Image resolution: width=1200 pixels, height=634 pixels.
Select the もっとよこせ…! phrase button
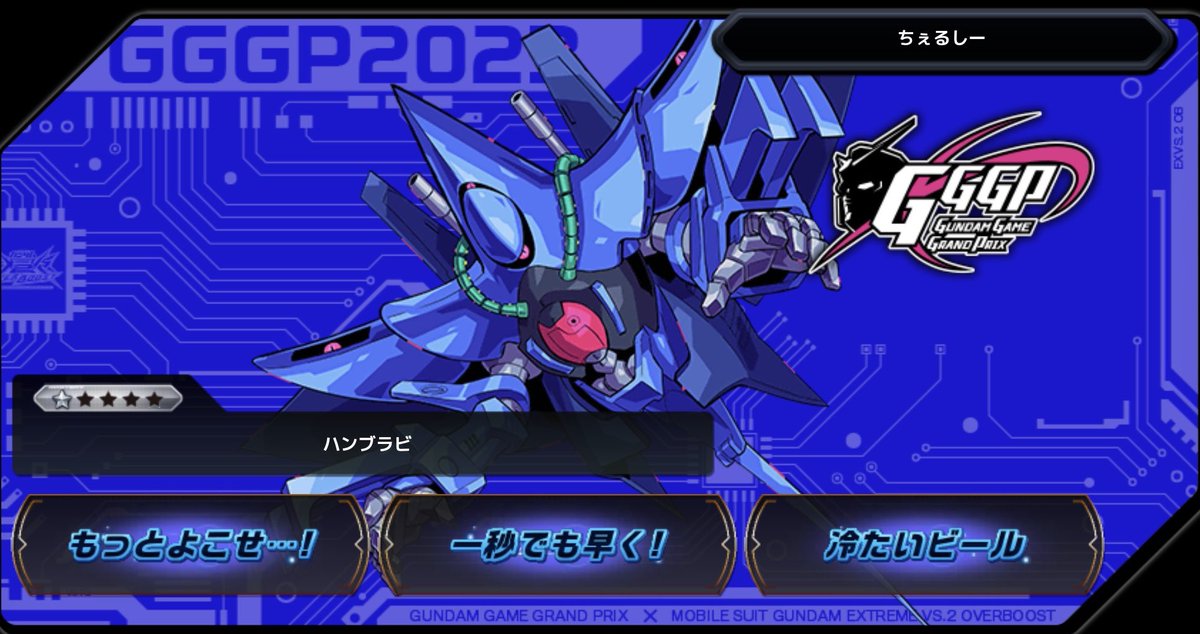(192, 545)
